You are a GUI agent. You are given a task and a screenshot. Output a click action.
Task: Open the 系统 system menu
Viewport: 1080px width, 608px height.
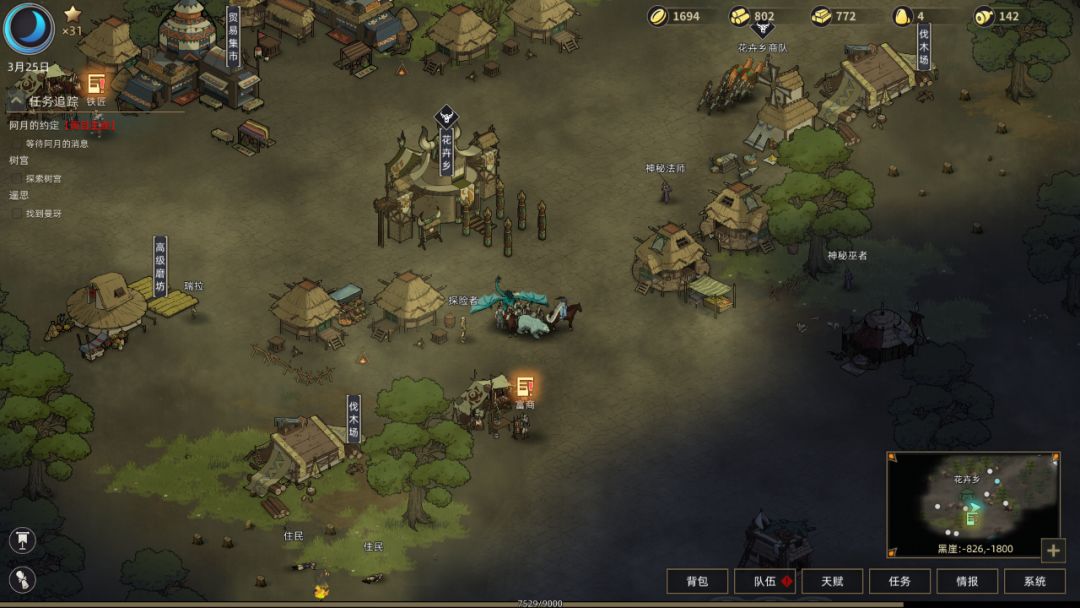(x=1035, y=581)
